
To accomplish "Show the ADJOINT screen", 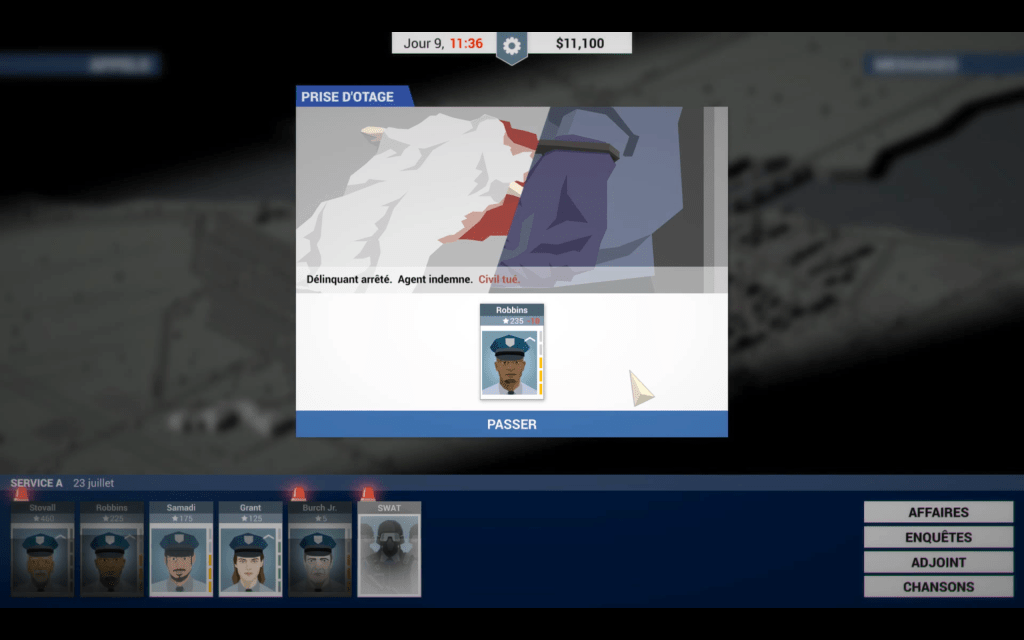I will (938, 562).
